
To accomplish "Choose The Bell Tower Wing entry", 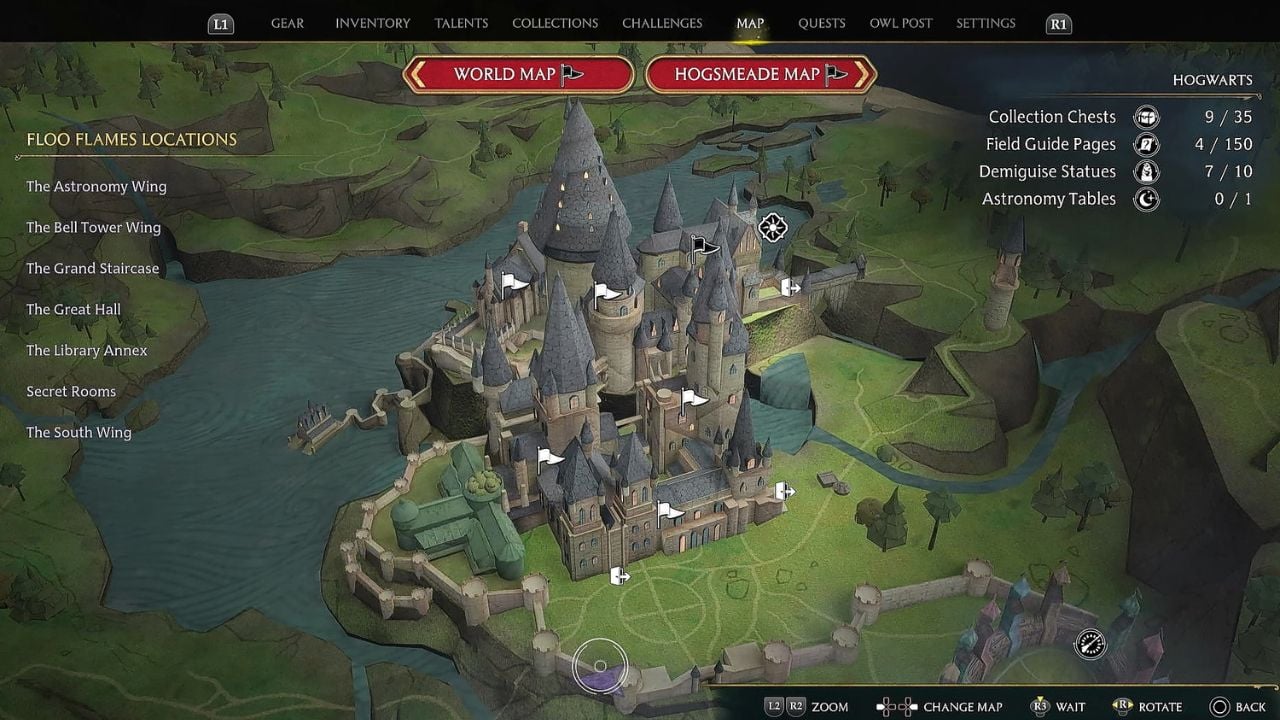I will [93, 228].
